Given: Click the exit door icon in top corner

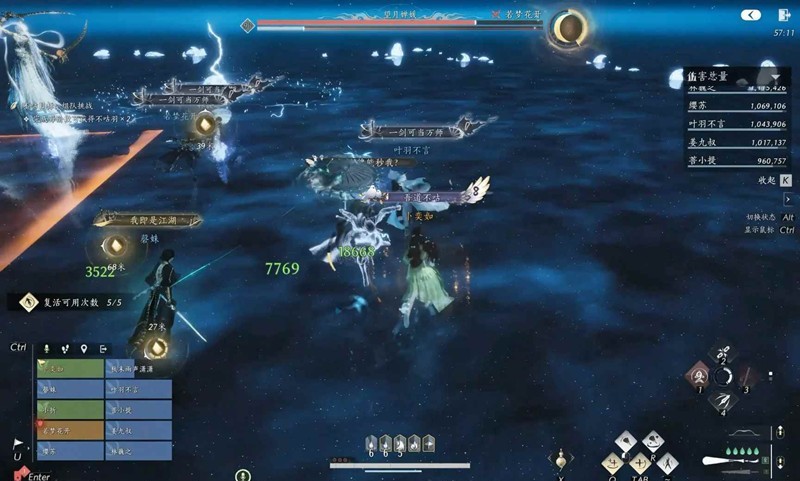Looking at the screenshot, I should click(x=783, y=15).
